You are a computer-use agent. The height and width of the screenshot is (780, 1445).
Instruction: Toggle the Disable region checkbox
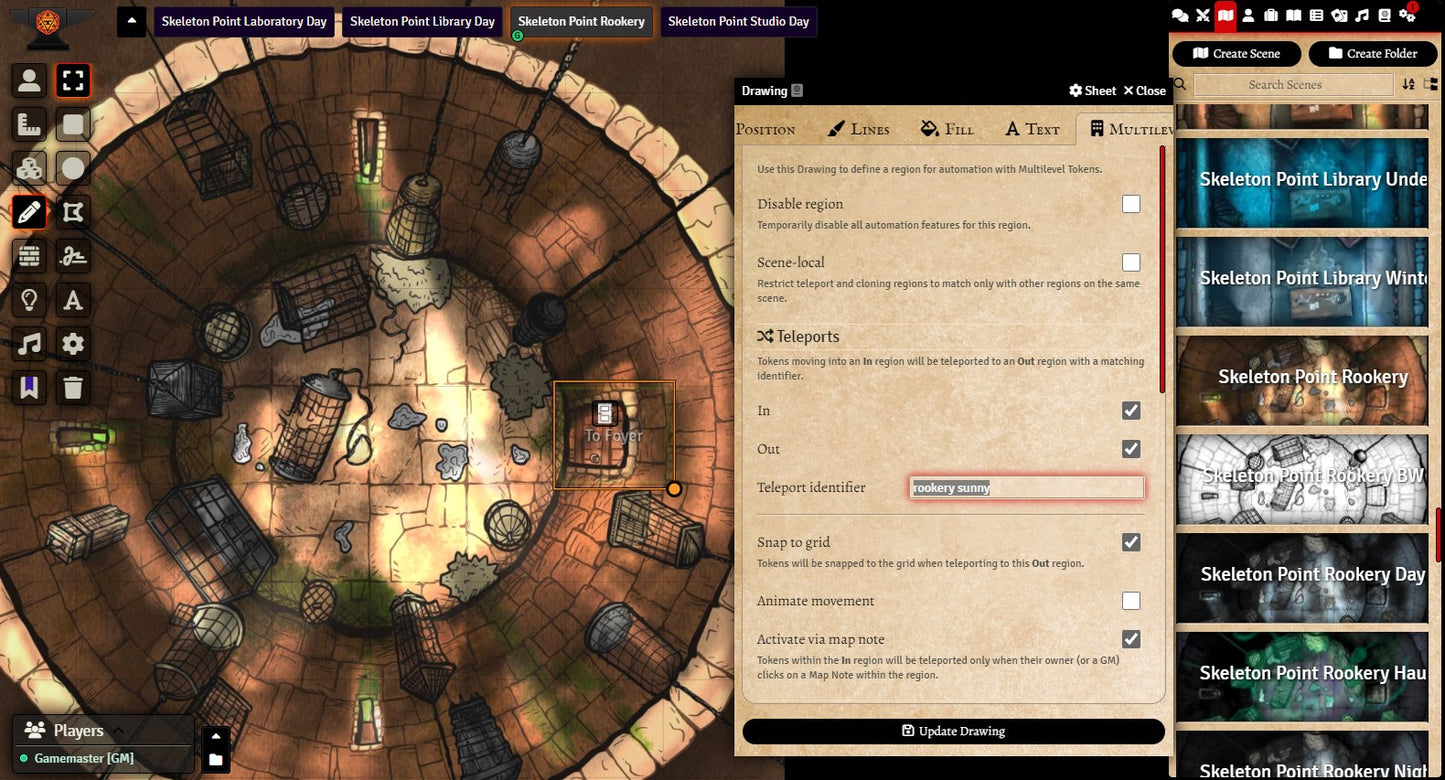1131,204
